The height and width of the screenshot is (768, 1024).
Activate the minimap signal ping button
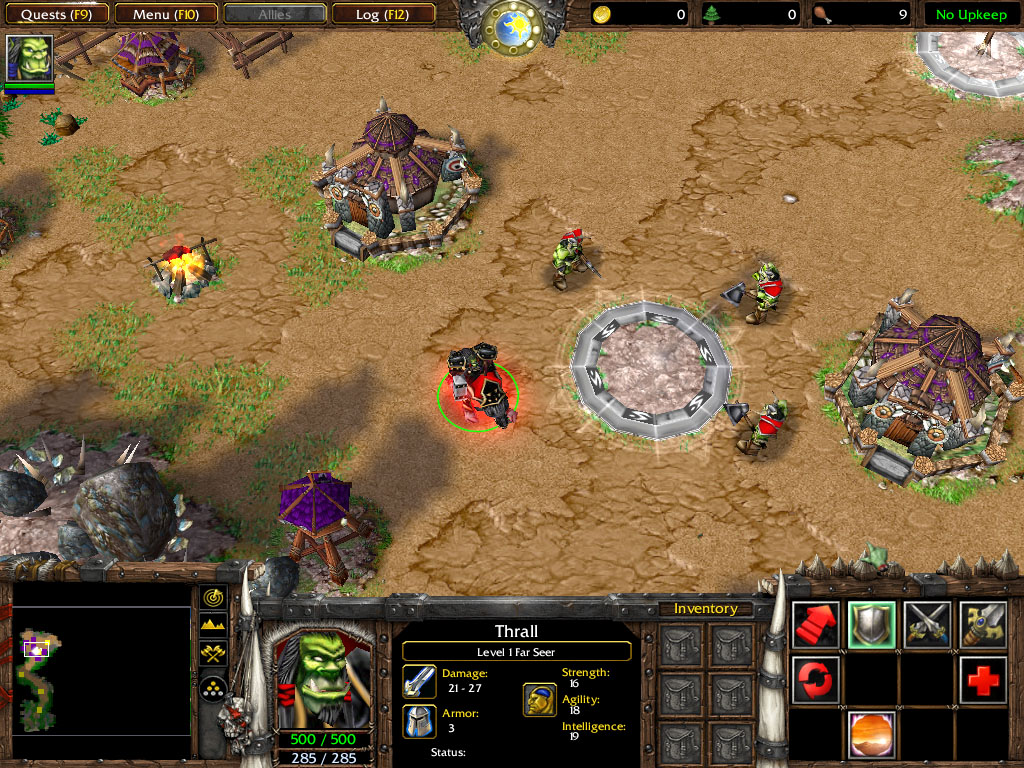point(213,598)
